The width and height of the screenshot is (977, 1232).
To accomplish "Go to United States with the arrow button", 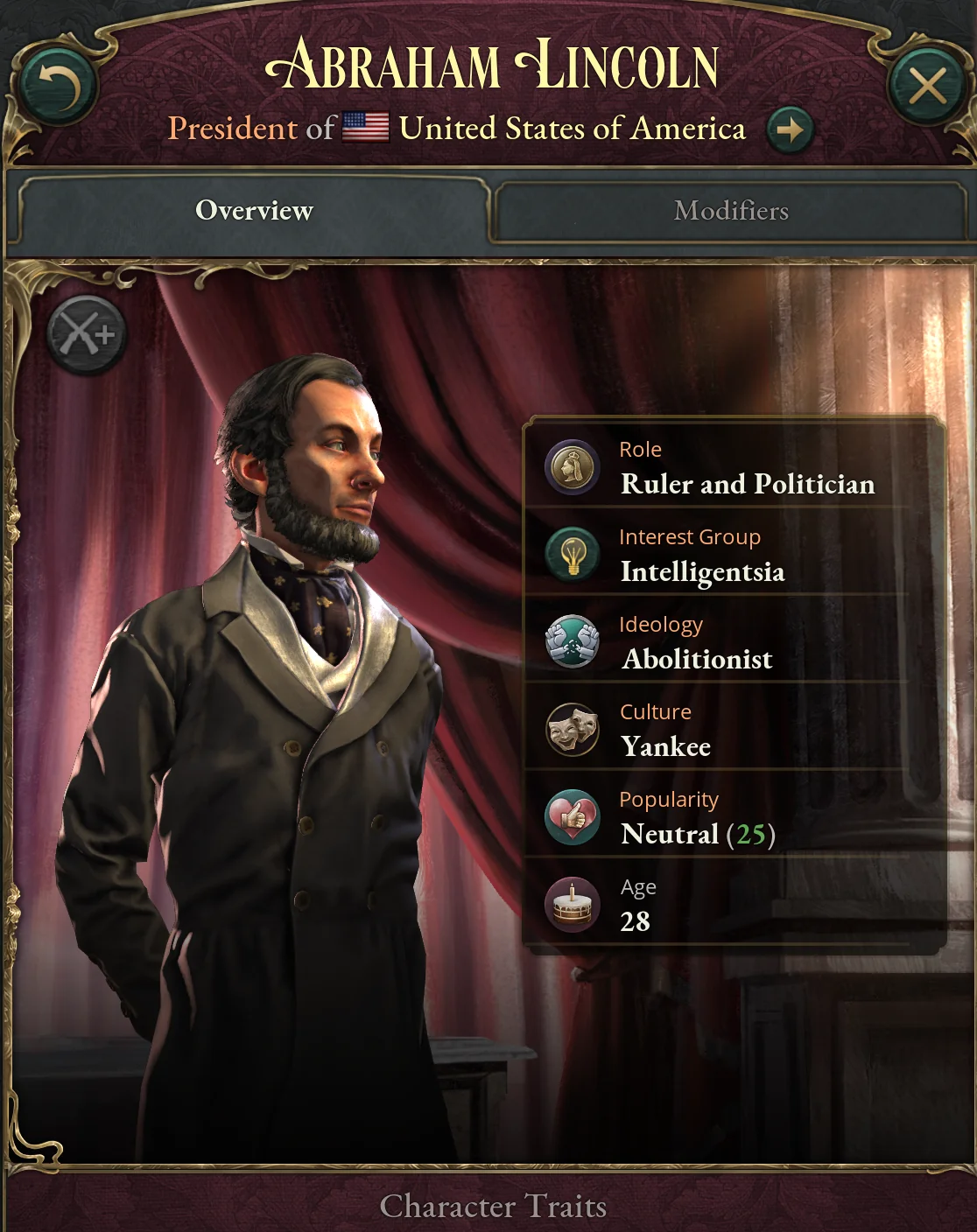I will (790, 130).
